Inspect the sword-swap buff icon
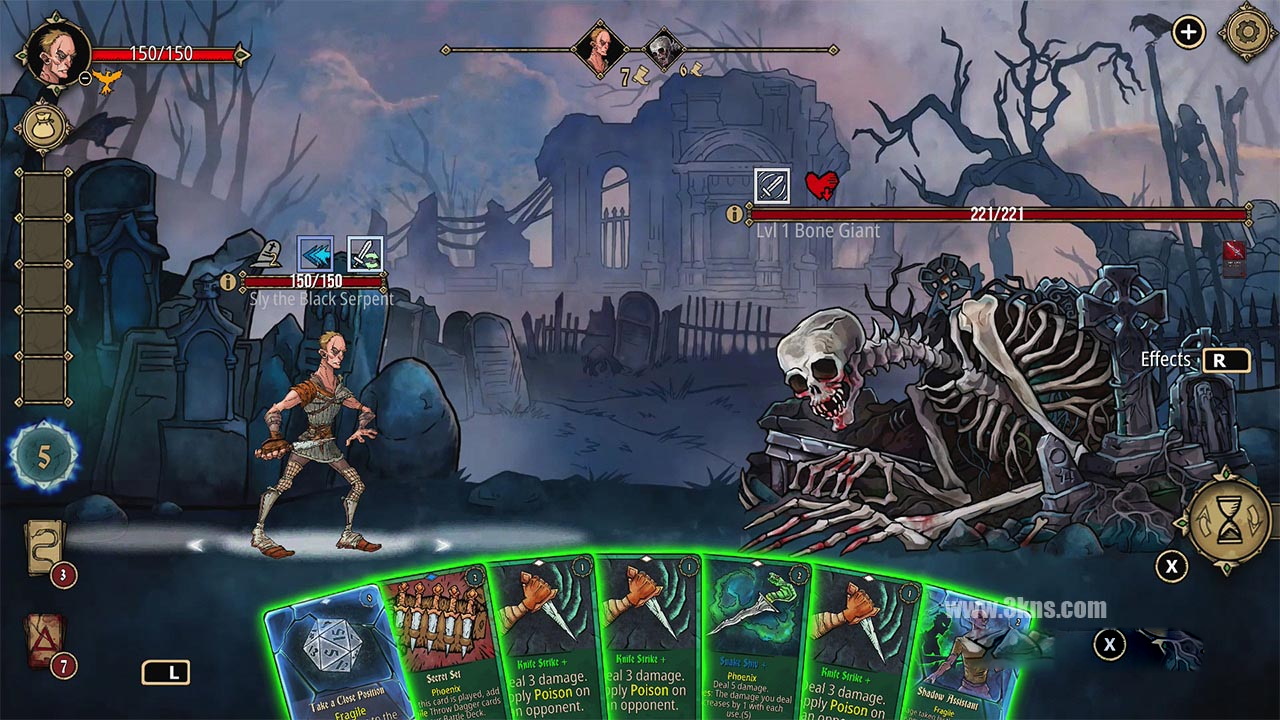 (x=365, y=253)
